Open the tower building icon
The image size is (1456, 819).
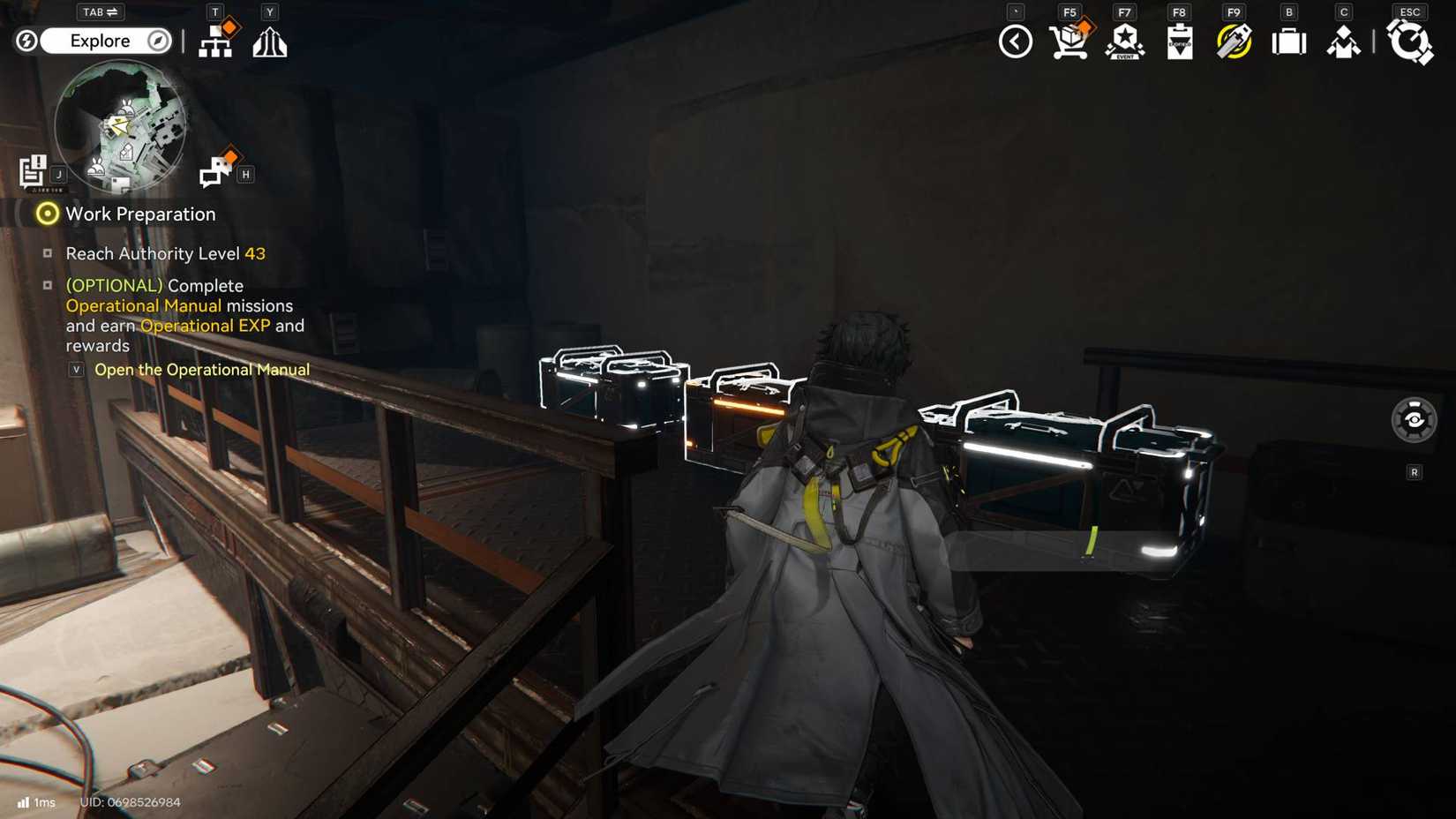coord(270,41)
